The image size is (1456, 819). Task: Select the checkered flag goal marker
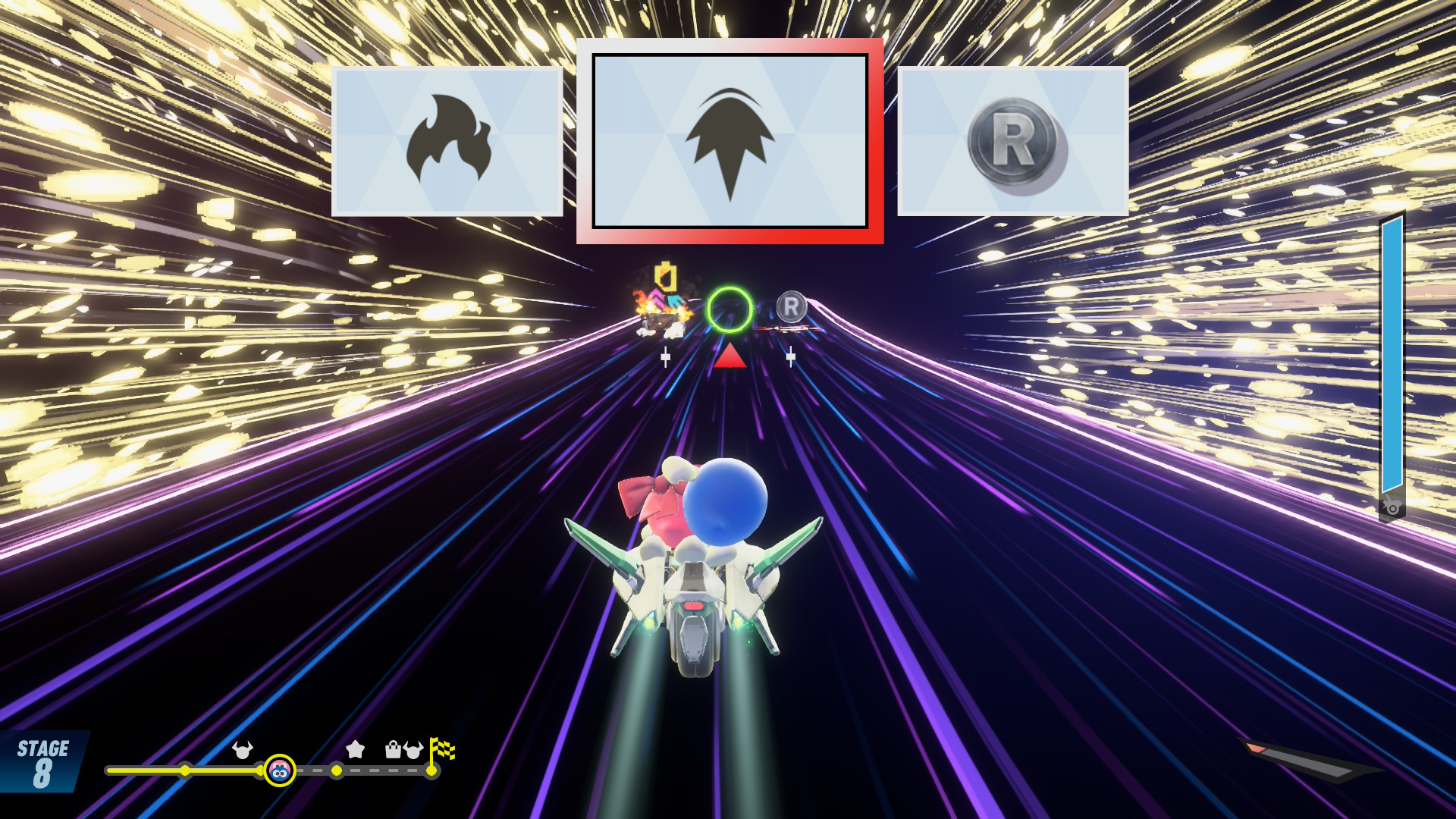click(441, 750)
